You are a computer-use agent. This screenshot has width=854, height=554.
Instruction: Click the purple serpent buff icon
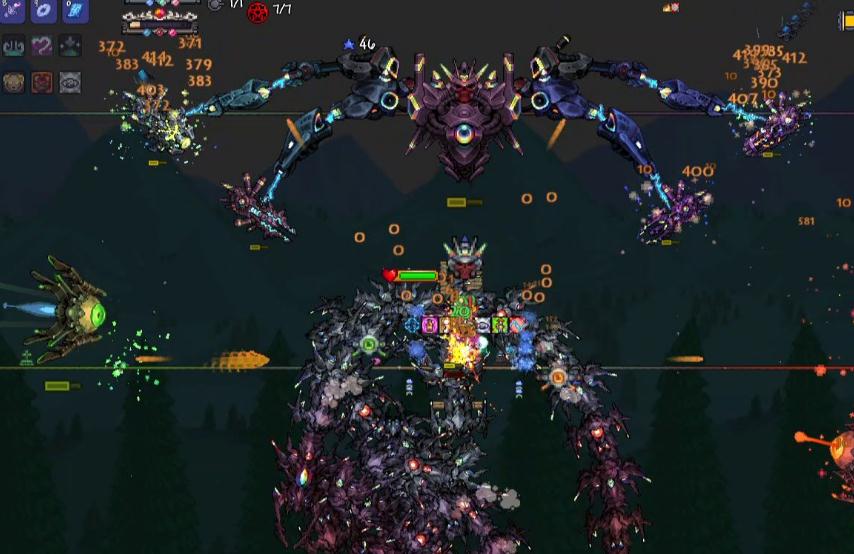pos(42,46)
